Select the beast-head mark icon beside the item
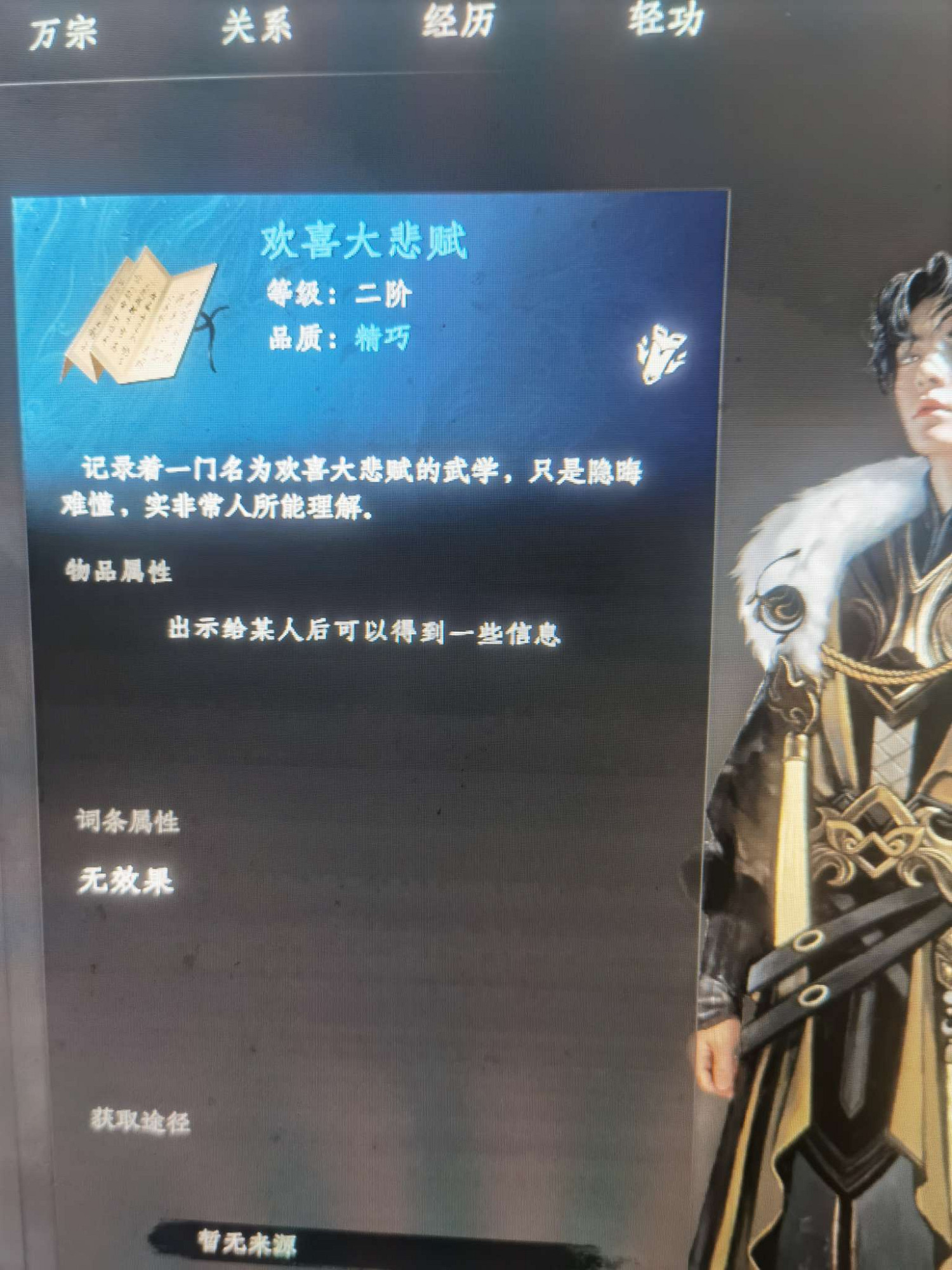This screenshot has height=1270, width=952. 662,356
